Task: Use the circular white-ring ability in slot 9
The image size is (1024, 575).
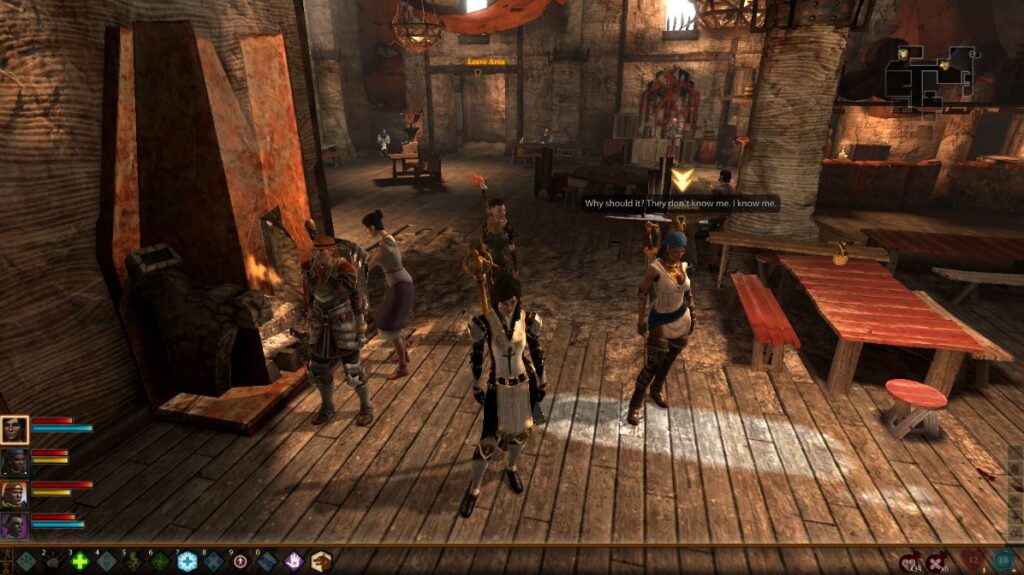Action: [240, 562]
